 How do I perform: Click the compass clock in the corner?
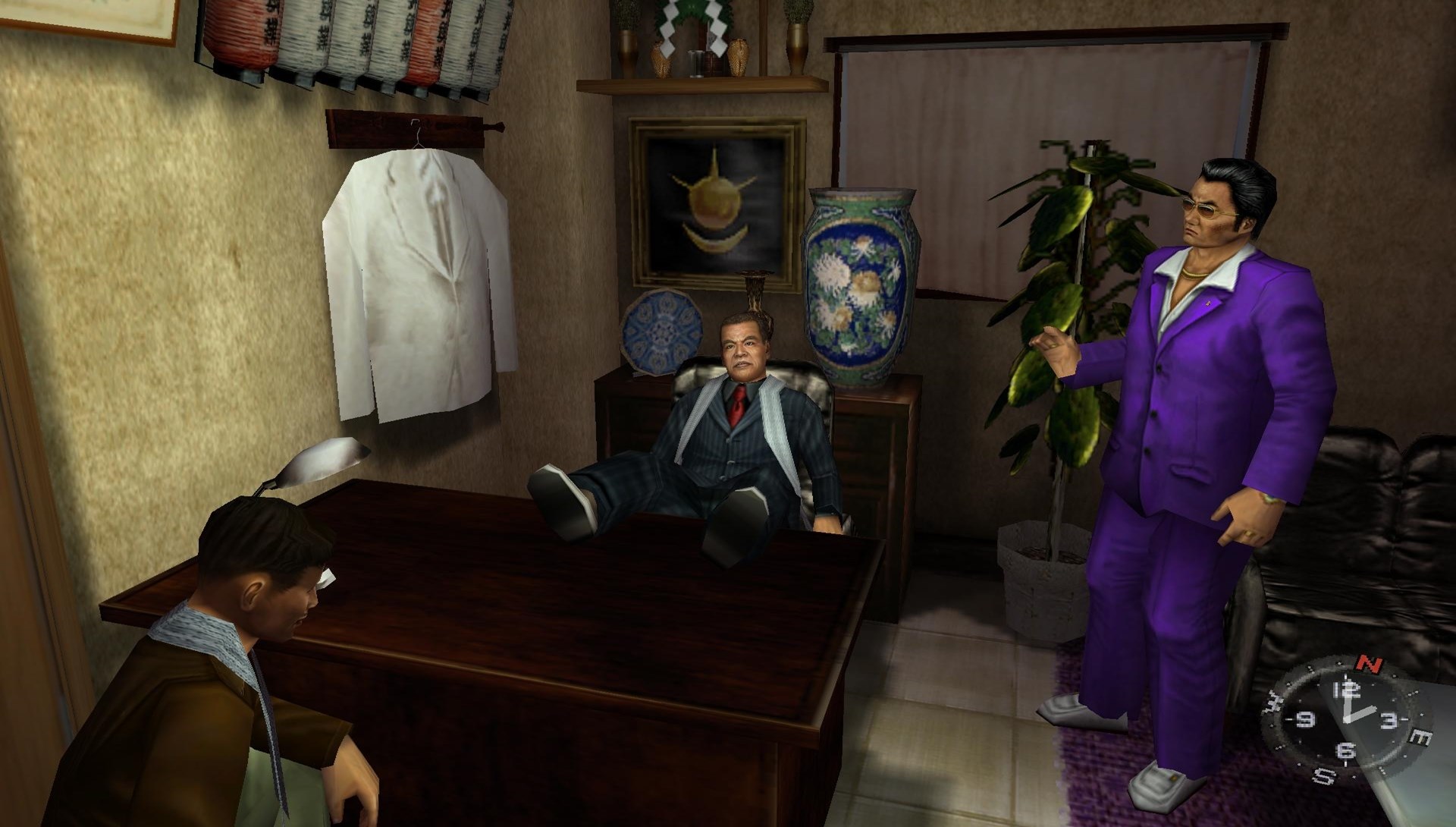(x=1345, y=720)
